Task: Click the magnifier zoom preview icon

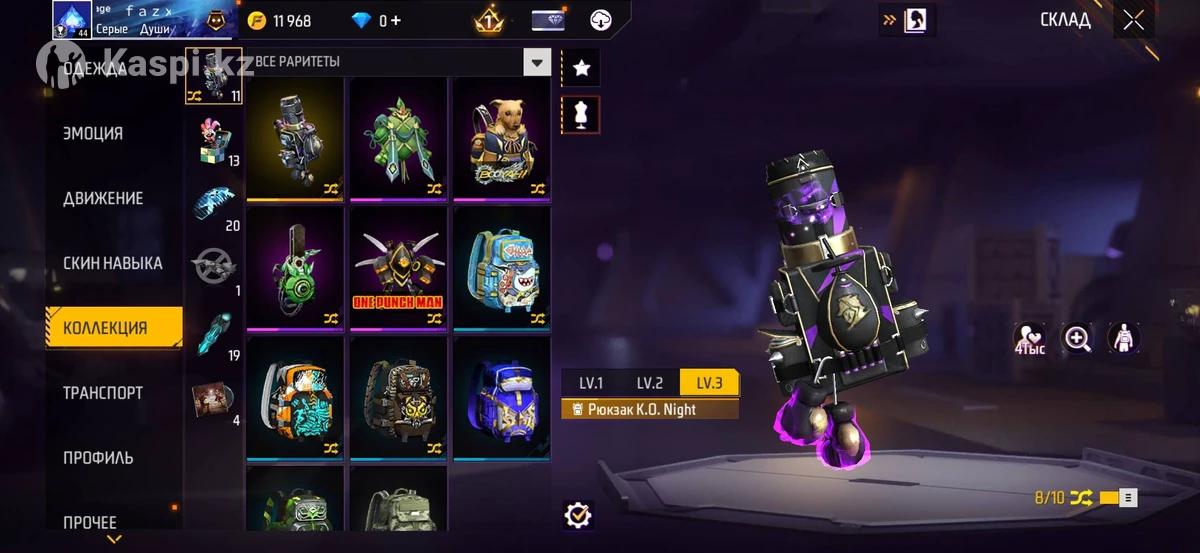Action: tap(1078, 339)
